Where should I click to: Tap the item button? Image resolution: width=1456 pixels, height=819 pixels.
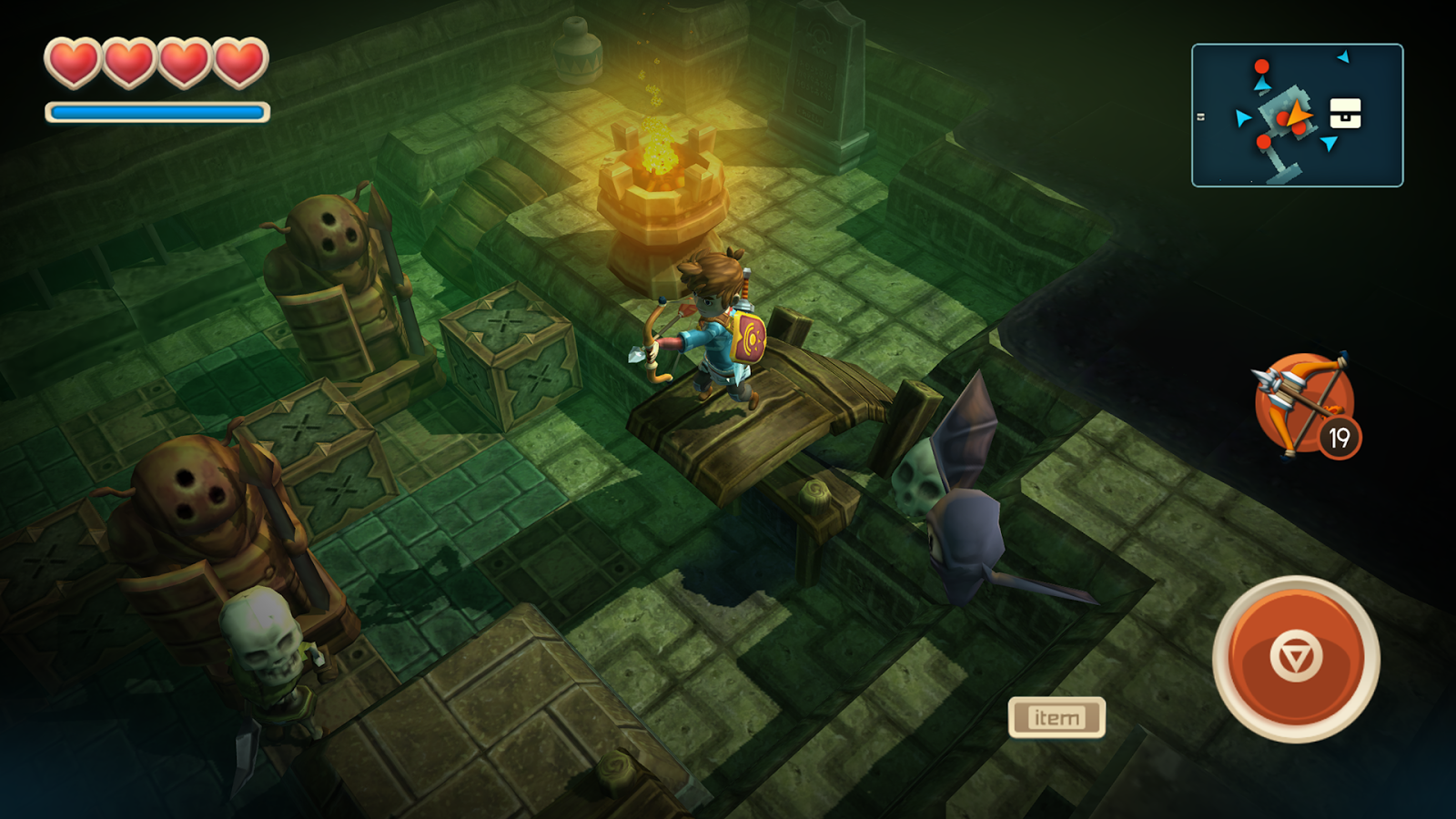tap(1059, 716)
